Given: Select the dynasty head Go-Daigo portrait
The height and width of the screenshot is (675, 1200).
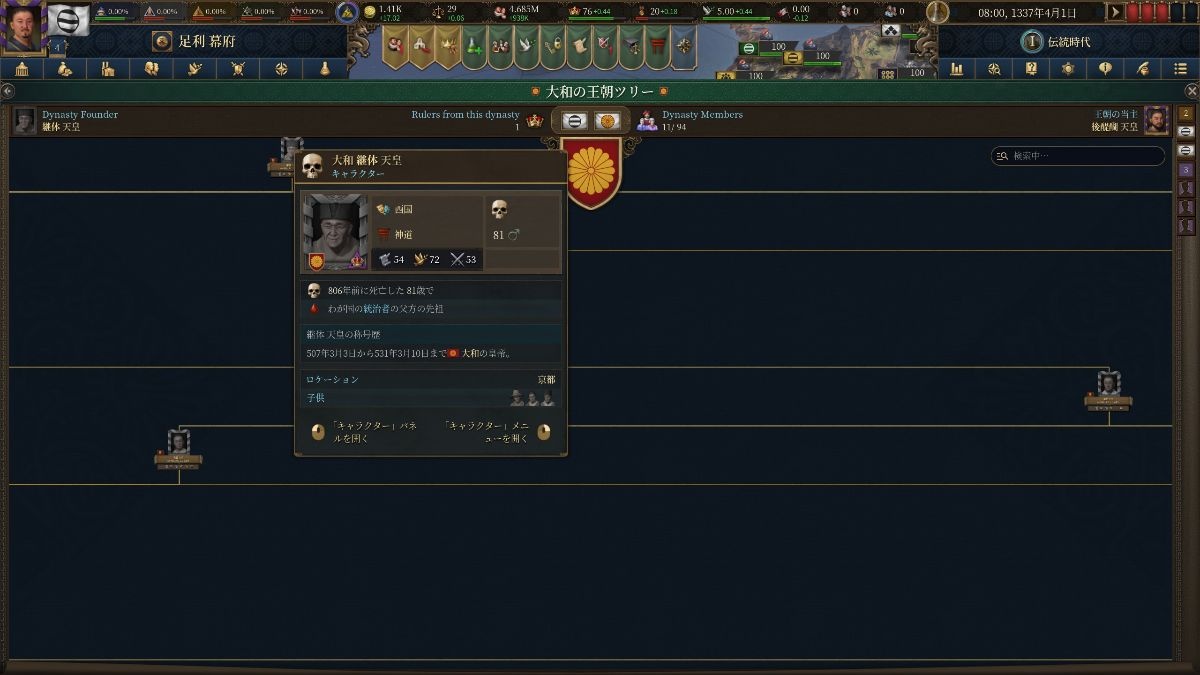Looking at the screenshot, I should click(x=1156, y=120).
